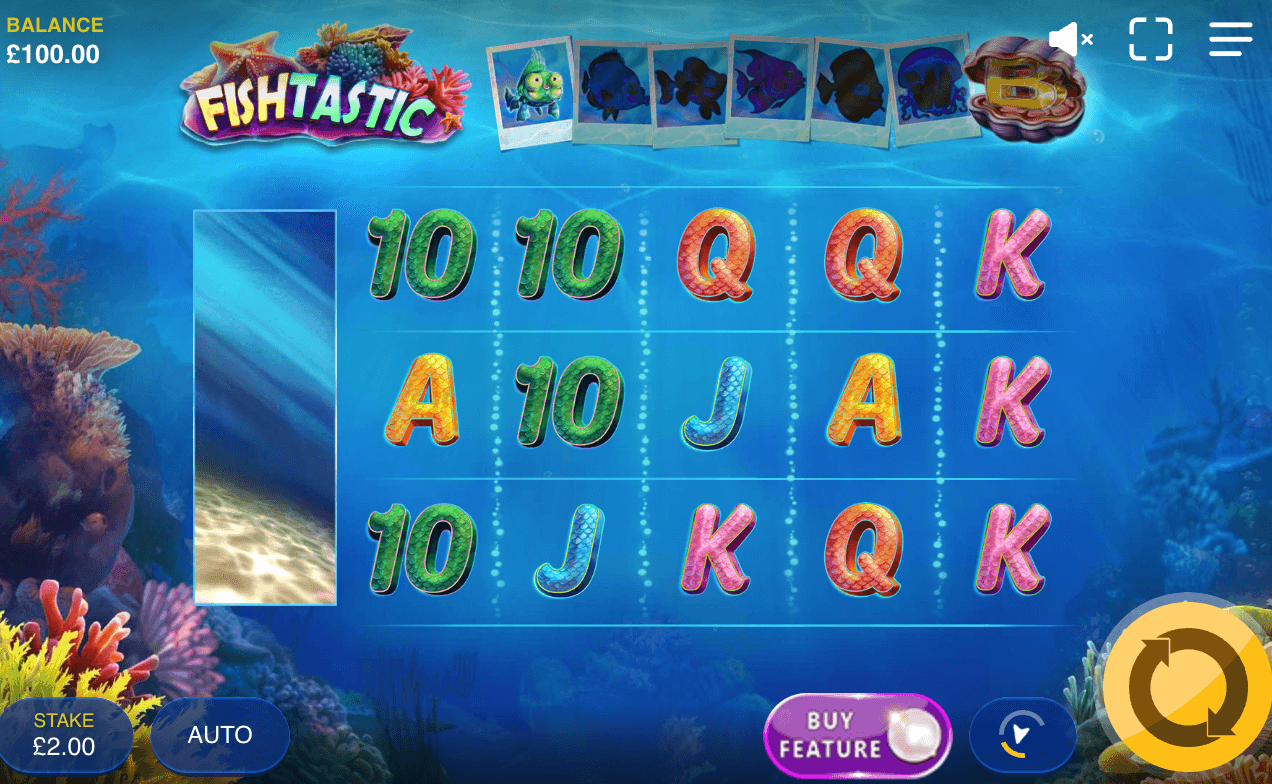Enter fullscreen mode
The height and width of the screenshot is (784, 1272).
point(1151,40)
